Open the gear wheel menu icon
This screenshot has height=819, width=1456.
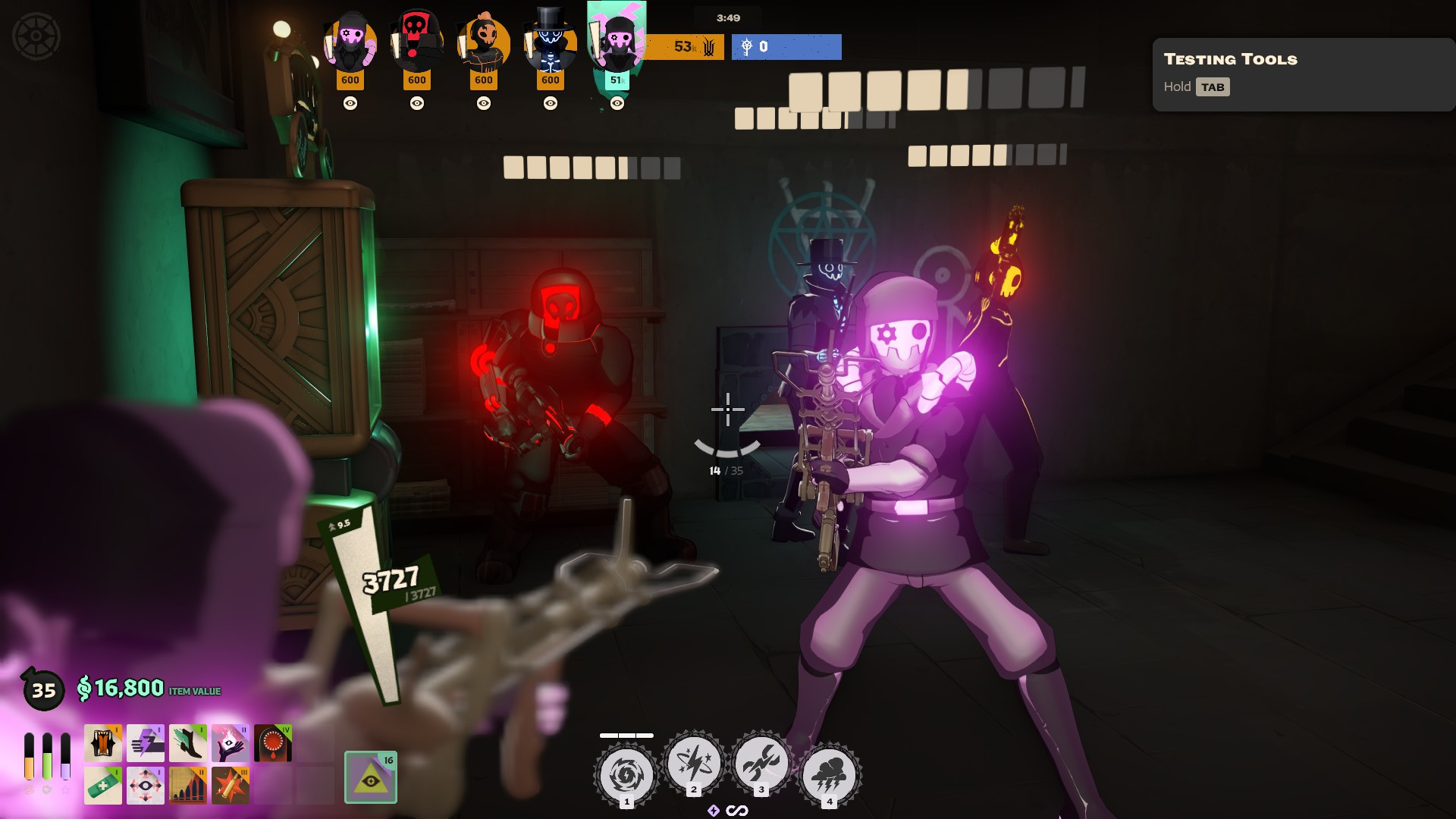pyautogui.click(x=36, y=36)
